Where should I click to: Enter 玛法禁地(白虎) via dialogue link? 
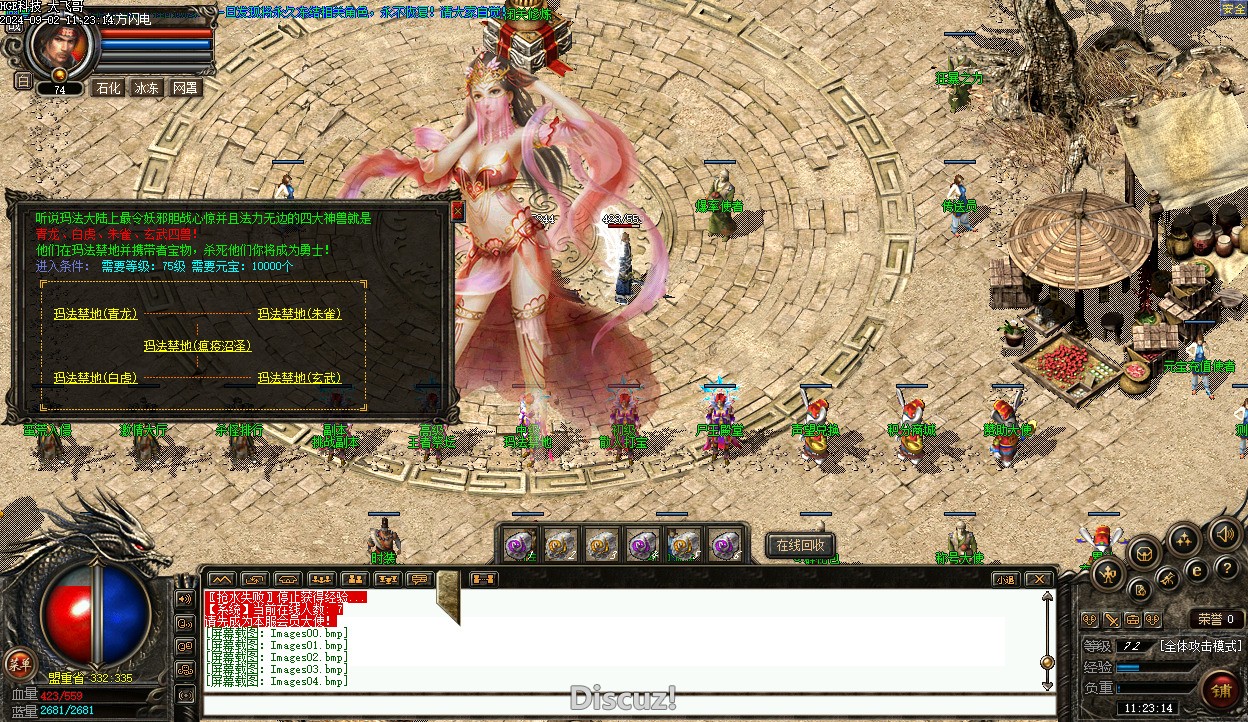point(95,378)
